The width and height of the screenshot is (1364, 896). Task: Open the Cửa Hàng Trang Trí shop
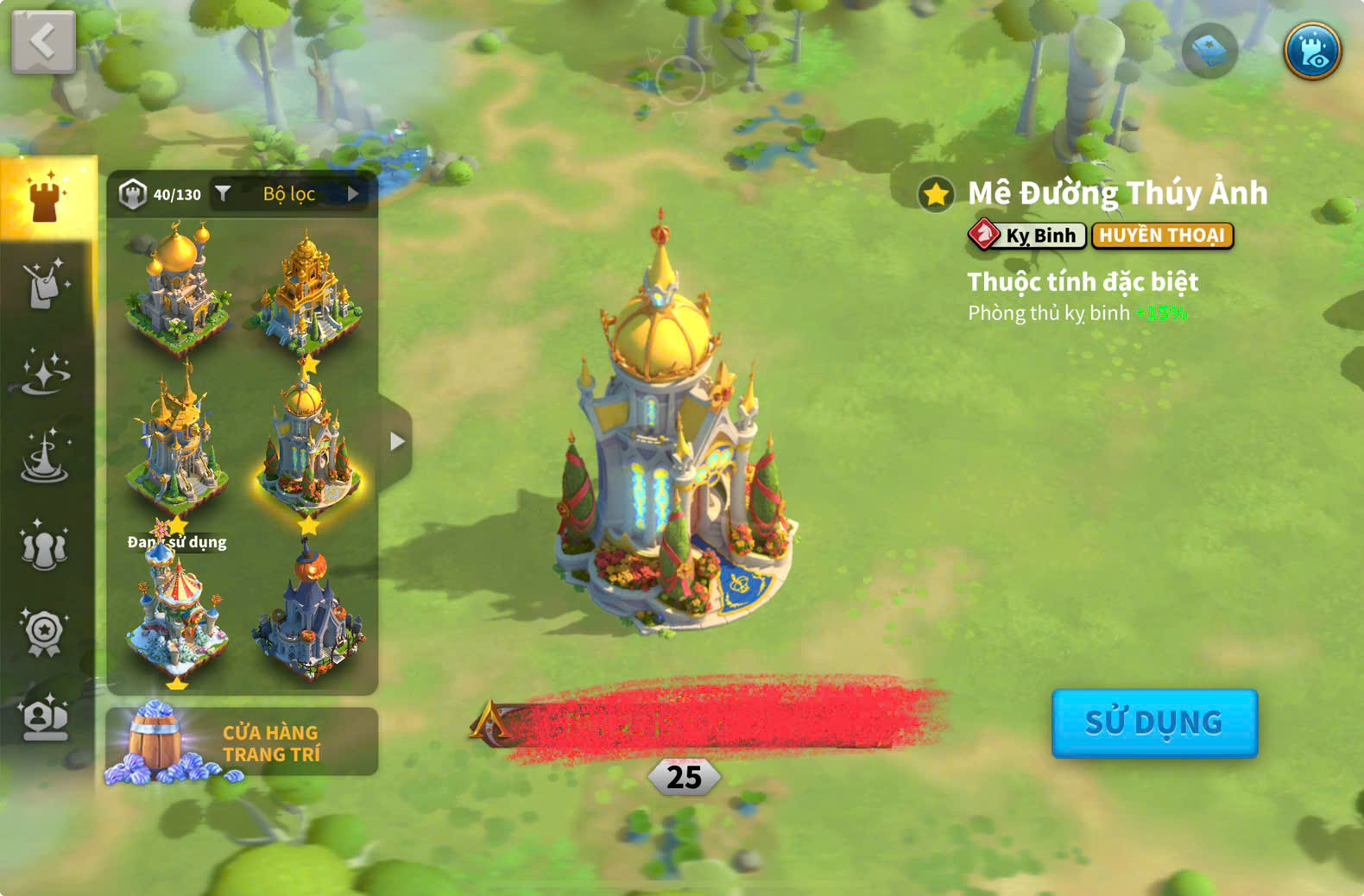click(x=242, y=742)
